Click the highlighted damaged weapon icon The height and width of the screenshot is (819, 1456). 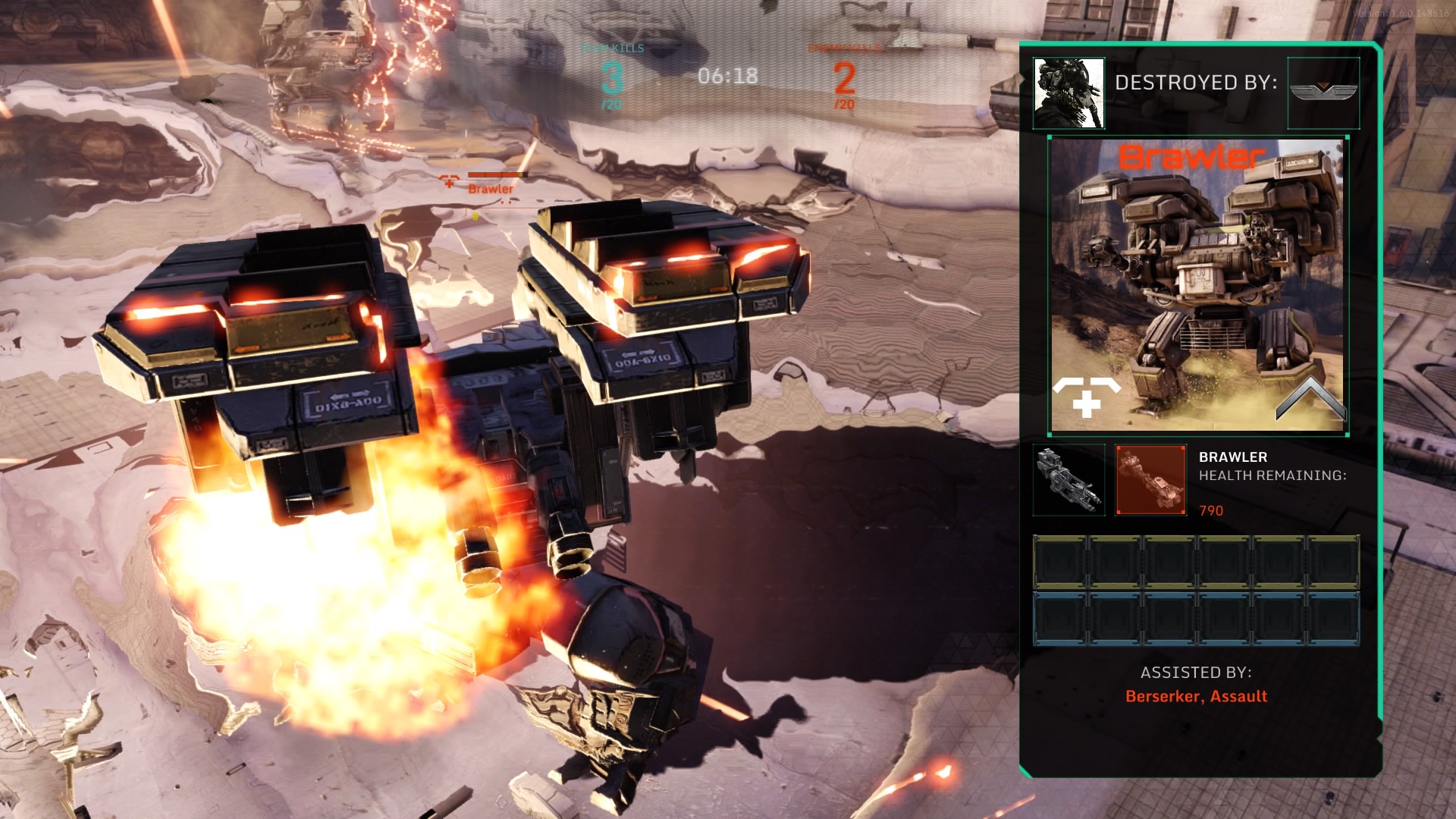[1150, 481]
